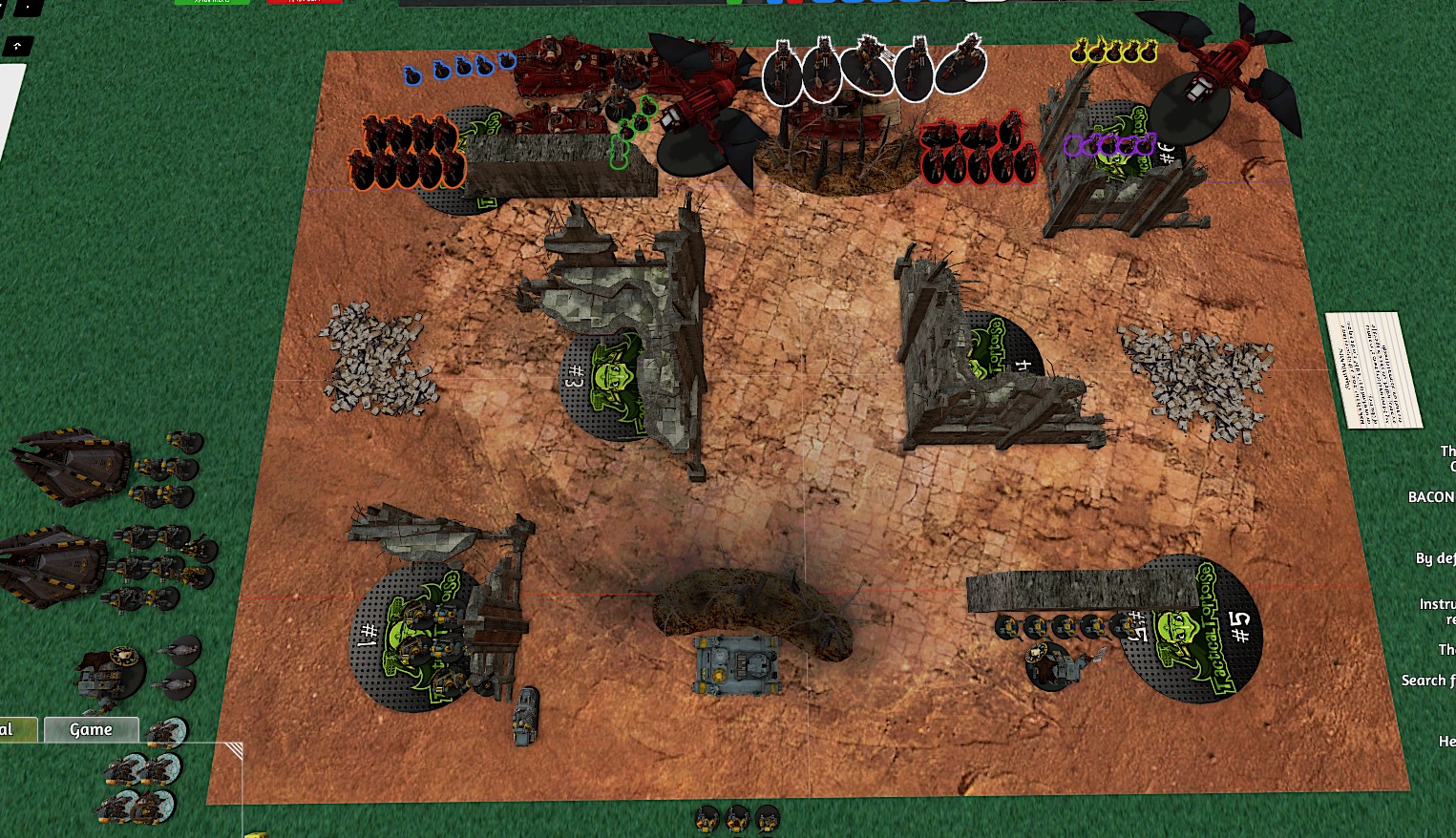1456x838 pixels.
Task: Click the small up-arrow button
Action: [18, 46]
